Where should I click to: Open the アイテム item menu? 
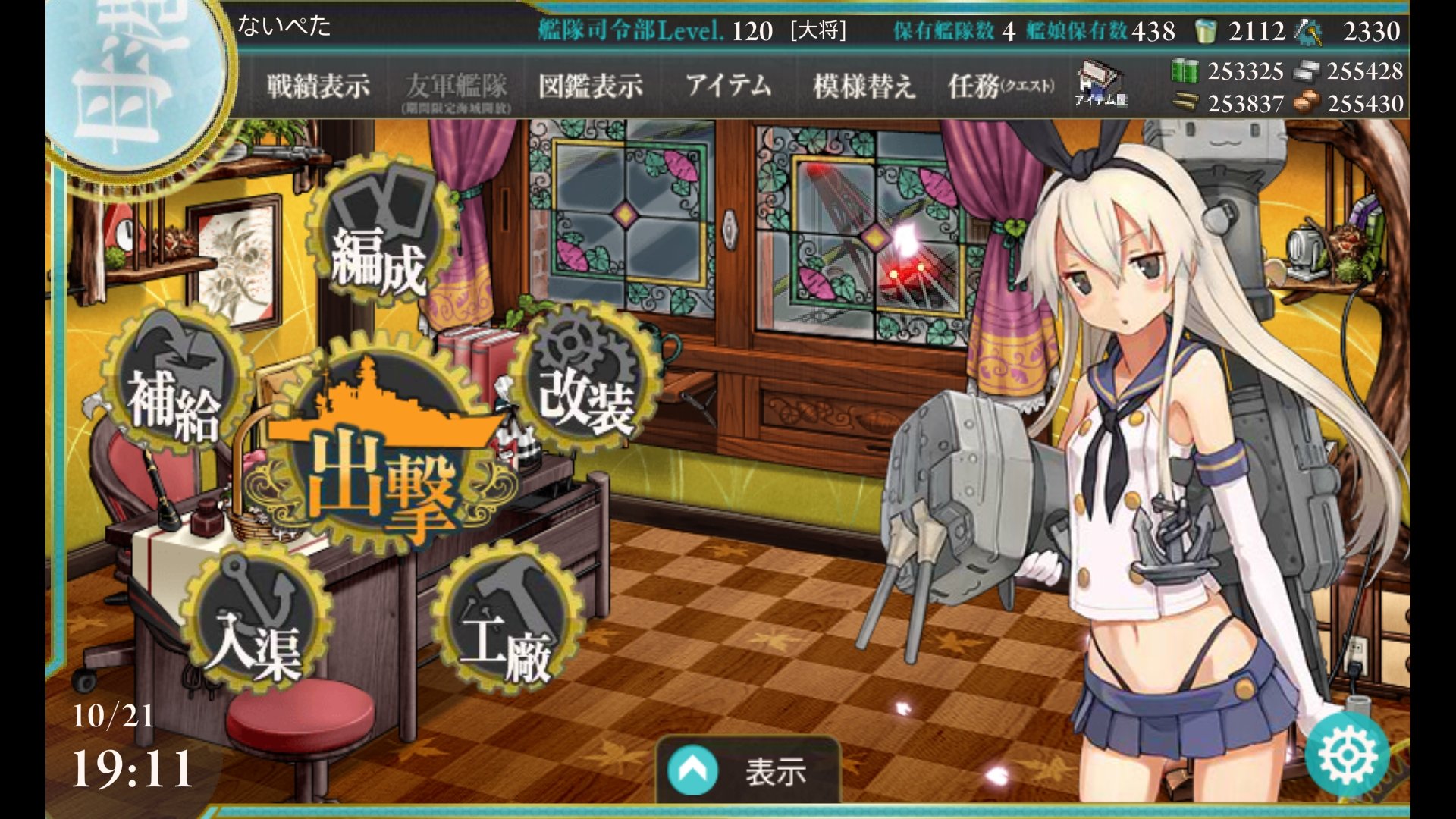coord(730,85)
